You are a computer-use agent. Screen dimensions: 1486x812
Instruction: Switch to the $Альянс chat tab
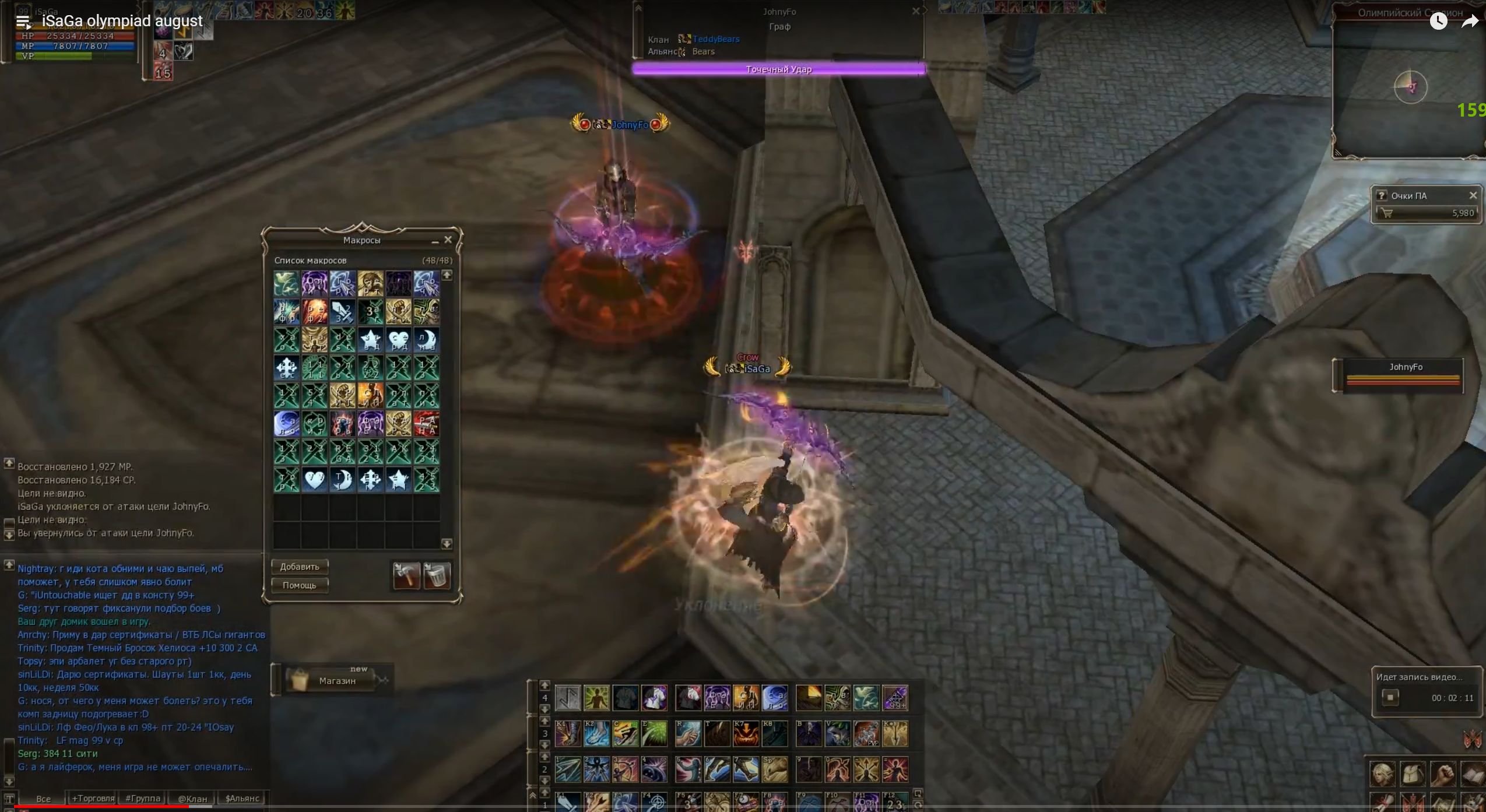[242, 798]
